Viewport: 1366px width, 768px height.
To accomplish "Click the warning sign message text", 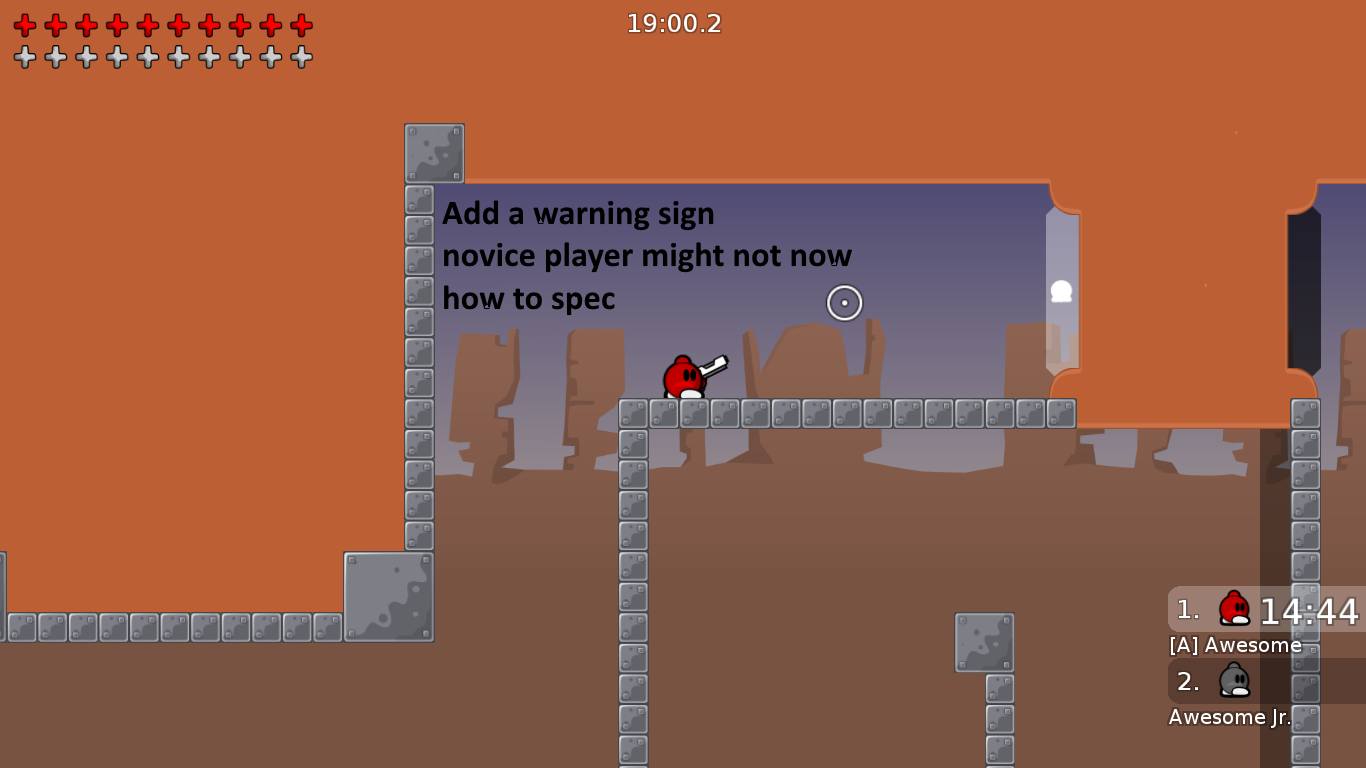I will 645,255.
